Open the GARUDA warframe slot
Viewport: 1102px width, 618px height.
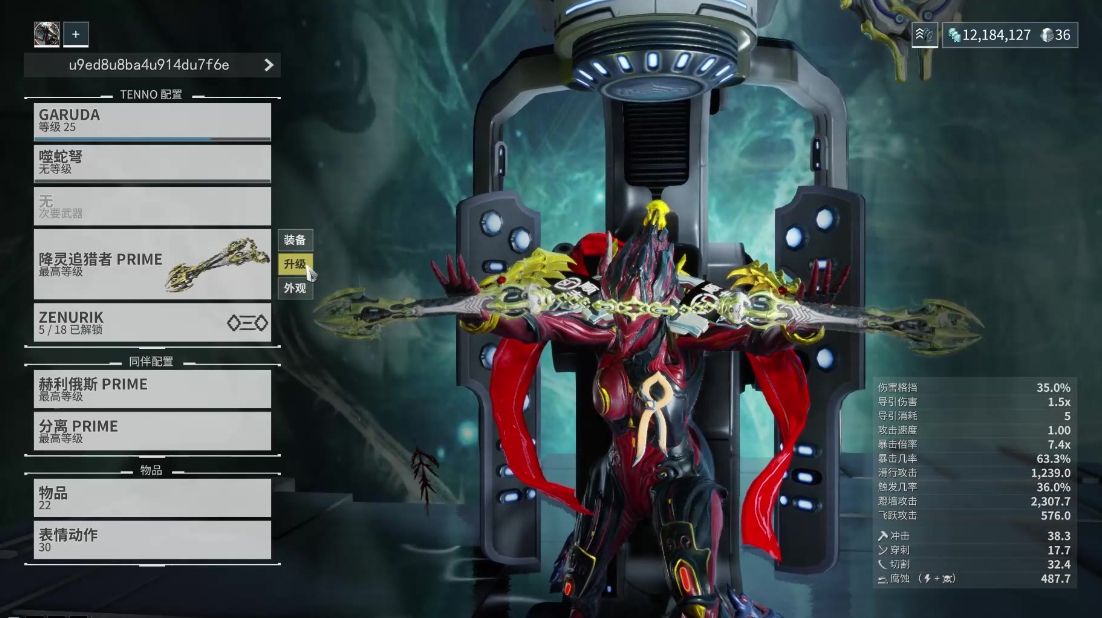point(152,121)
